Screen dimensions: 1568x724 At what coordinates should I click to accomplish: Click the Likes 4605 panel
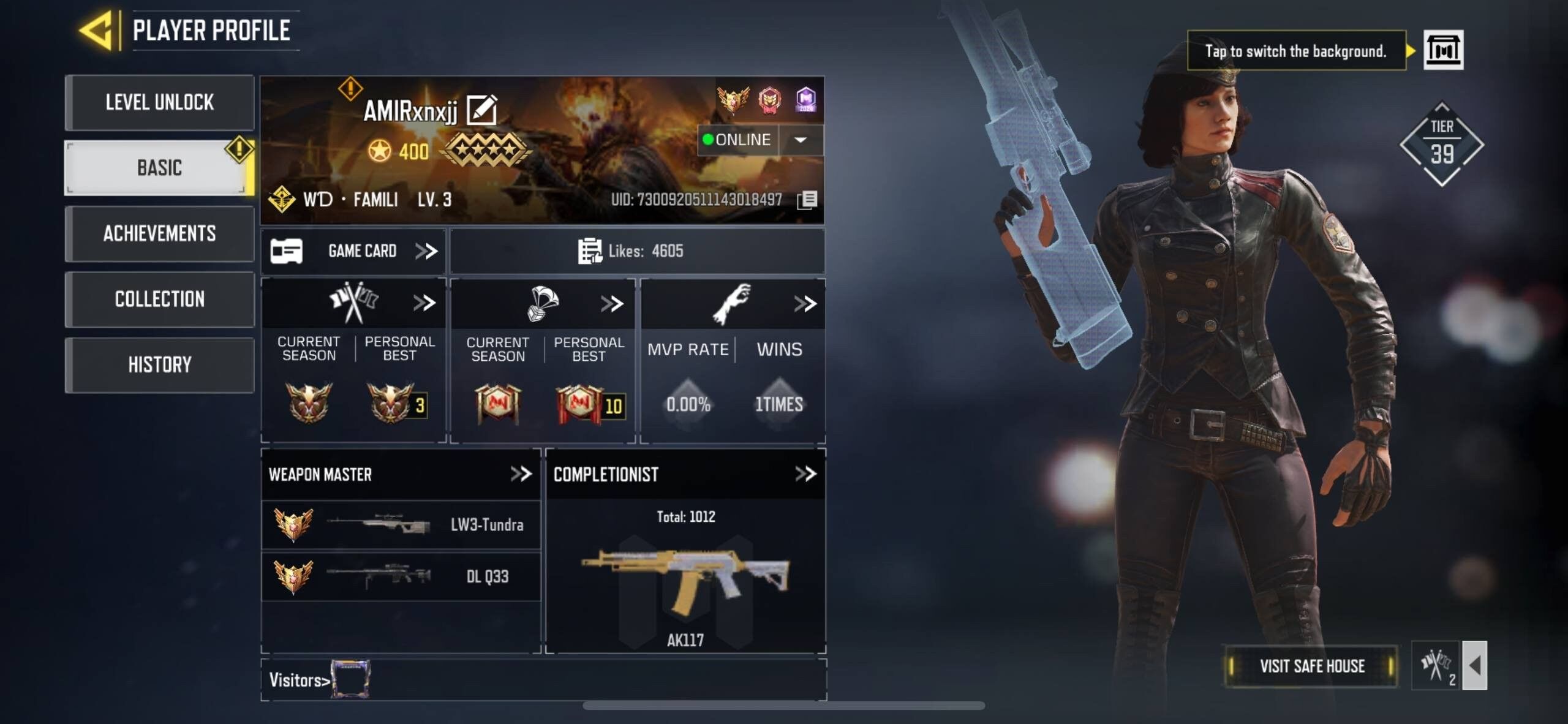point(637,251)
